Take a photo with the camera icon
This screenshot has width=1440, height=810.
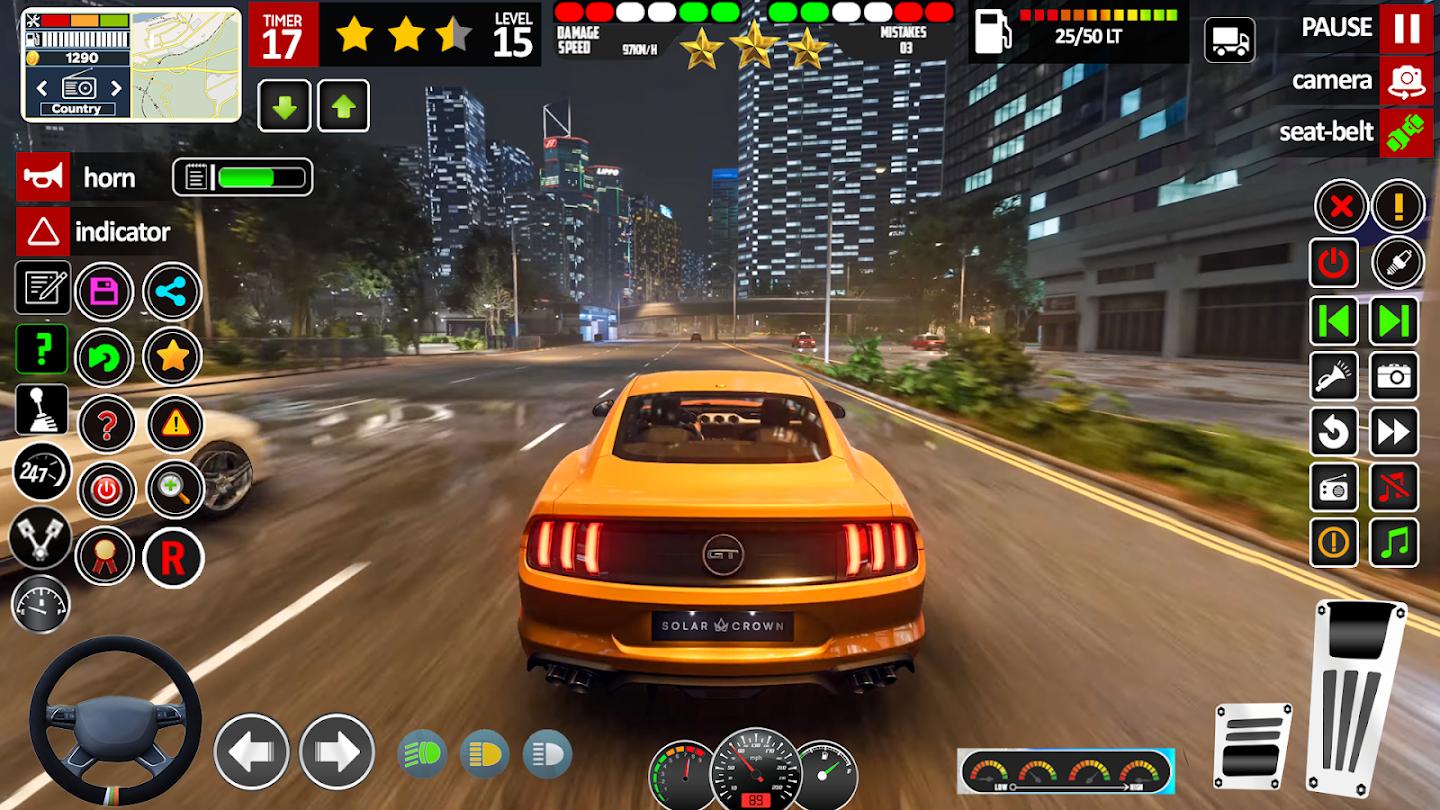(x=1394, y=376)
